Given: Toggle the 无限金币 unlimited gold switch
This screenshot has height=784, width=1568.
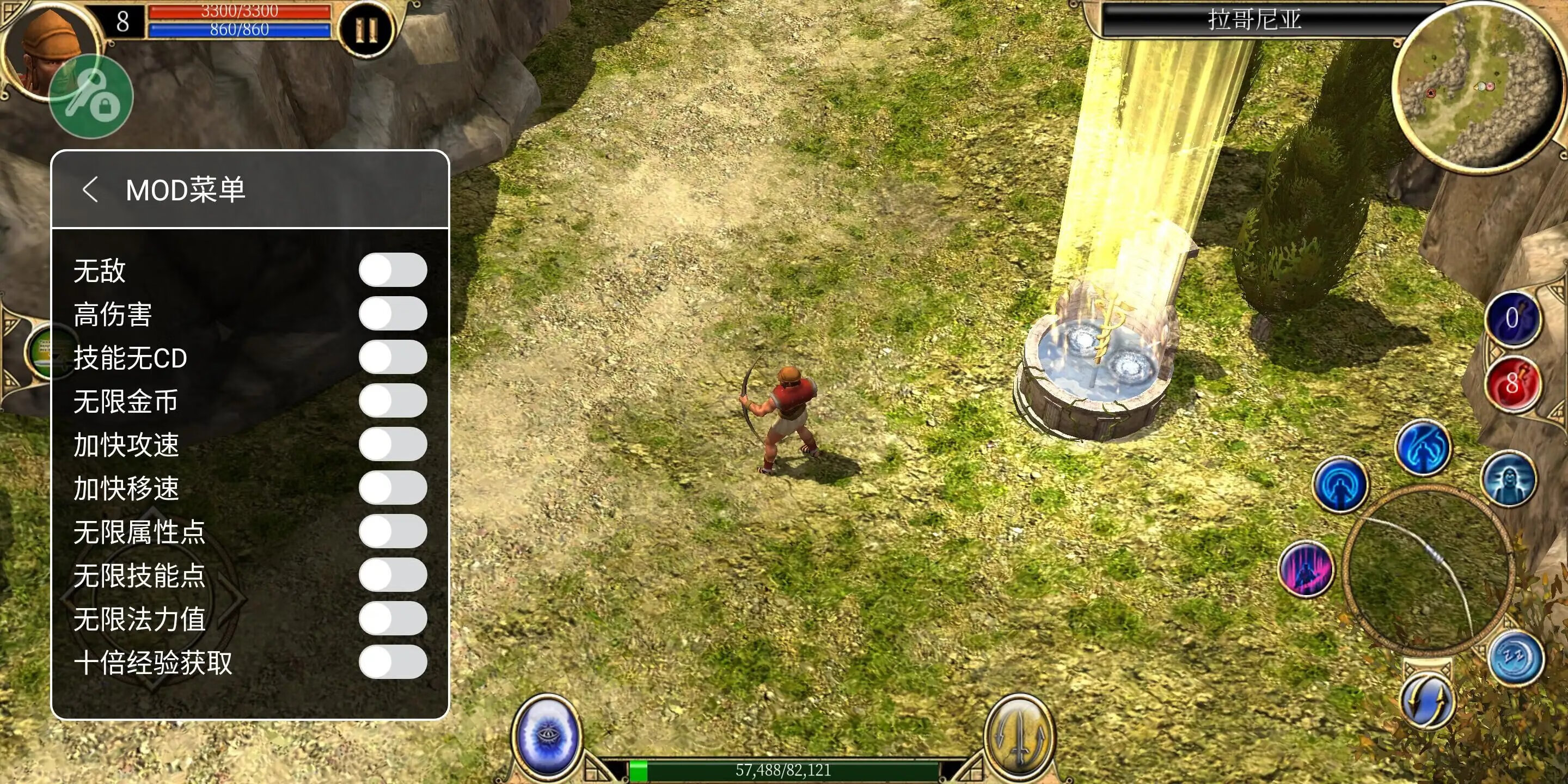Looking at the screenshot, I should tap(393, 401).
